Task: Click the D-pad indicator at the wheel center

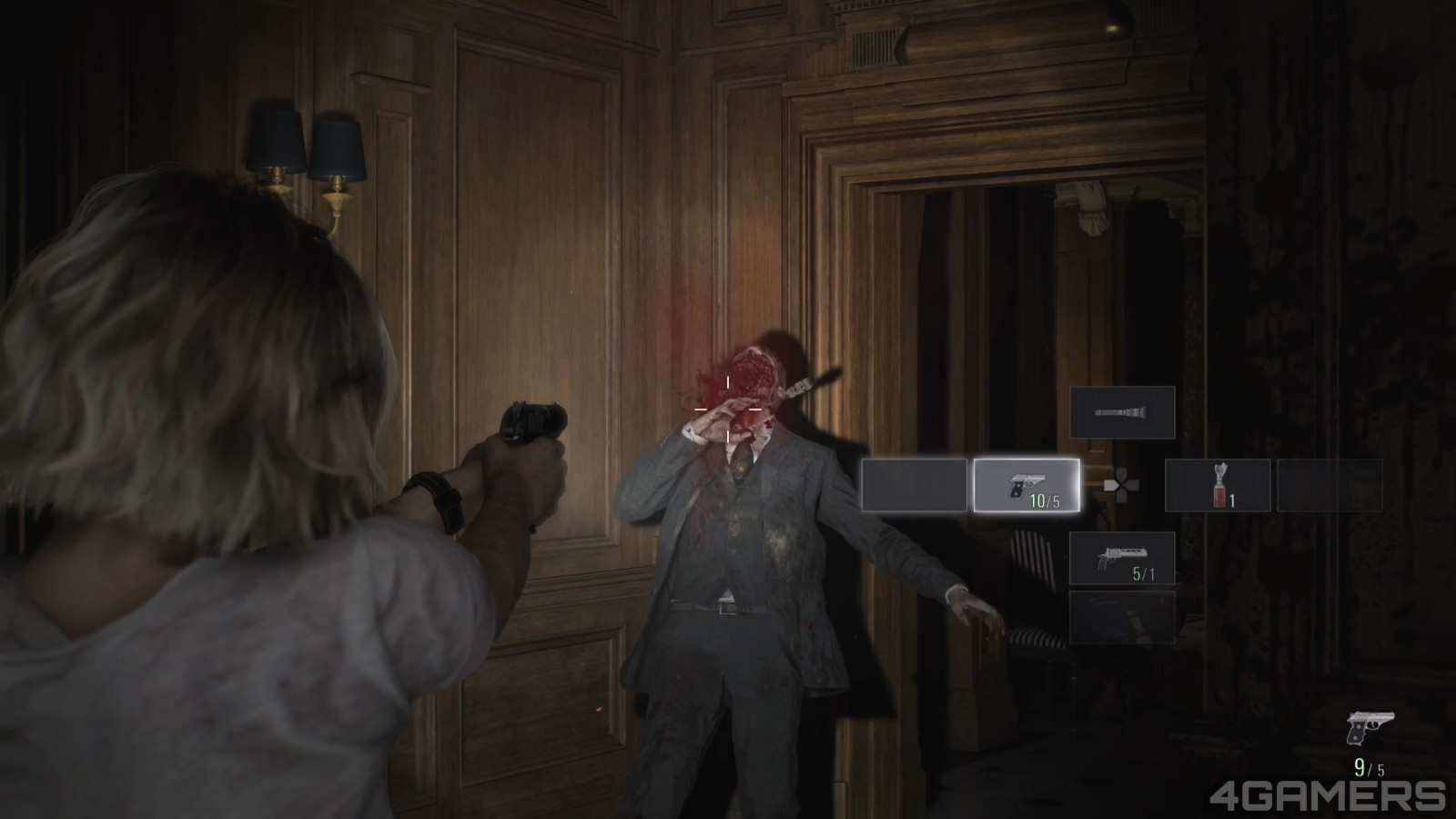Action: click(x=1122, y=487)
